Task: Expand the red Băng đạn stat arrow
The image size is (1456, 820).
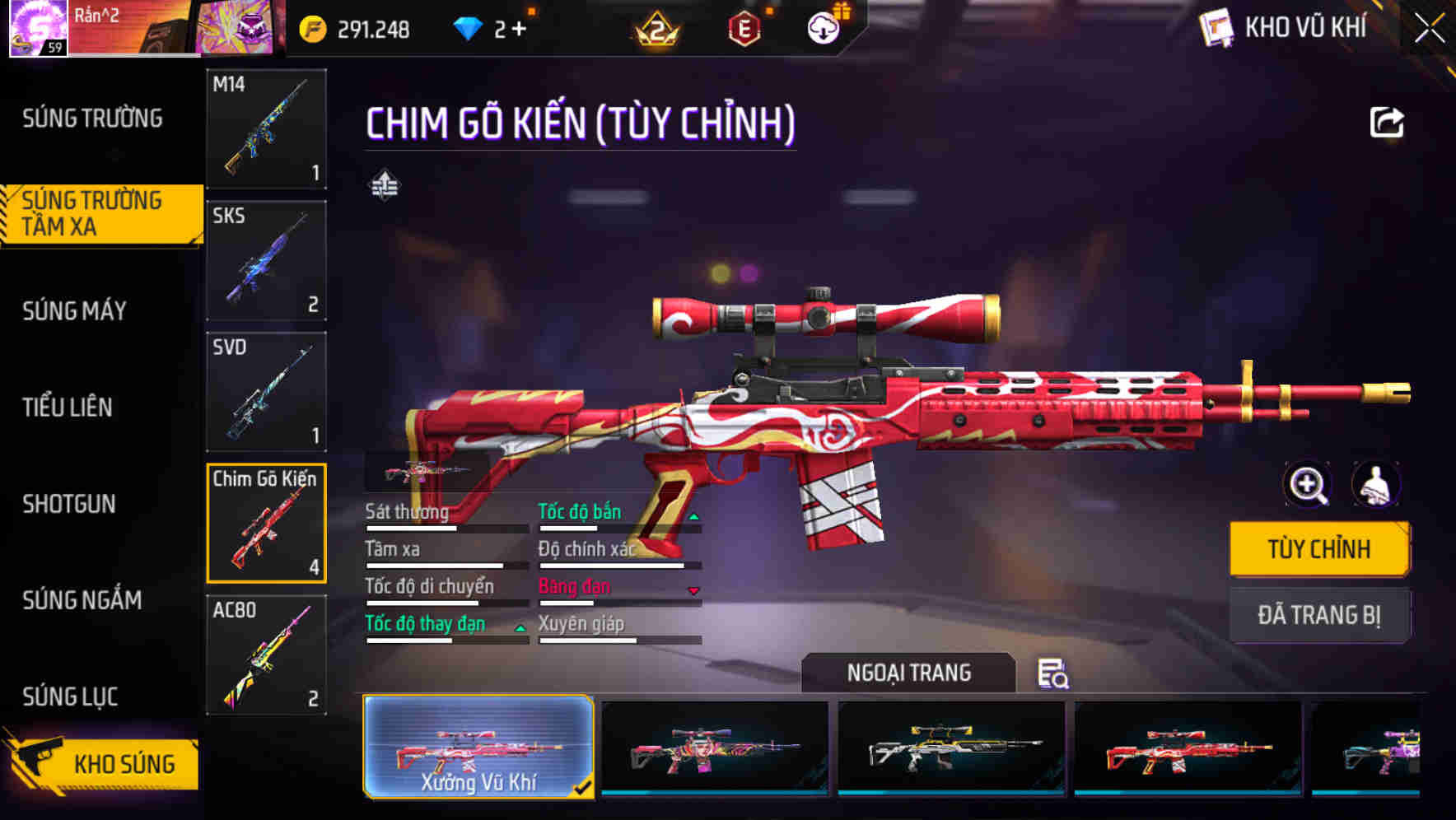Action: coord(693,593)
